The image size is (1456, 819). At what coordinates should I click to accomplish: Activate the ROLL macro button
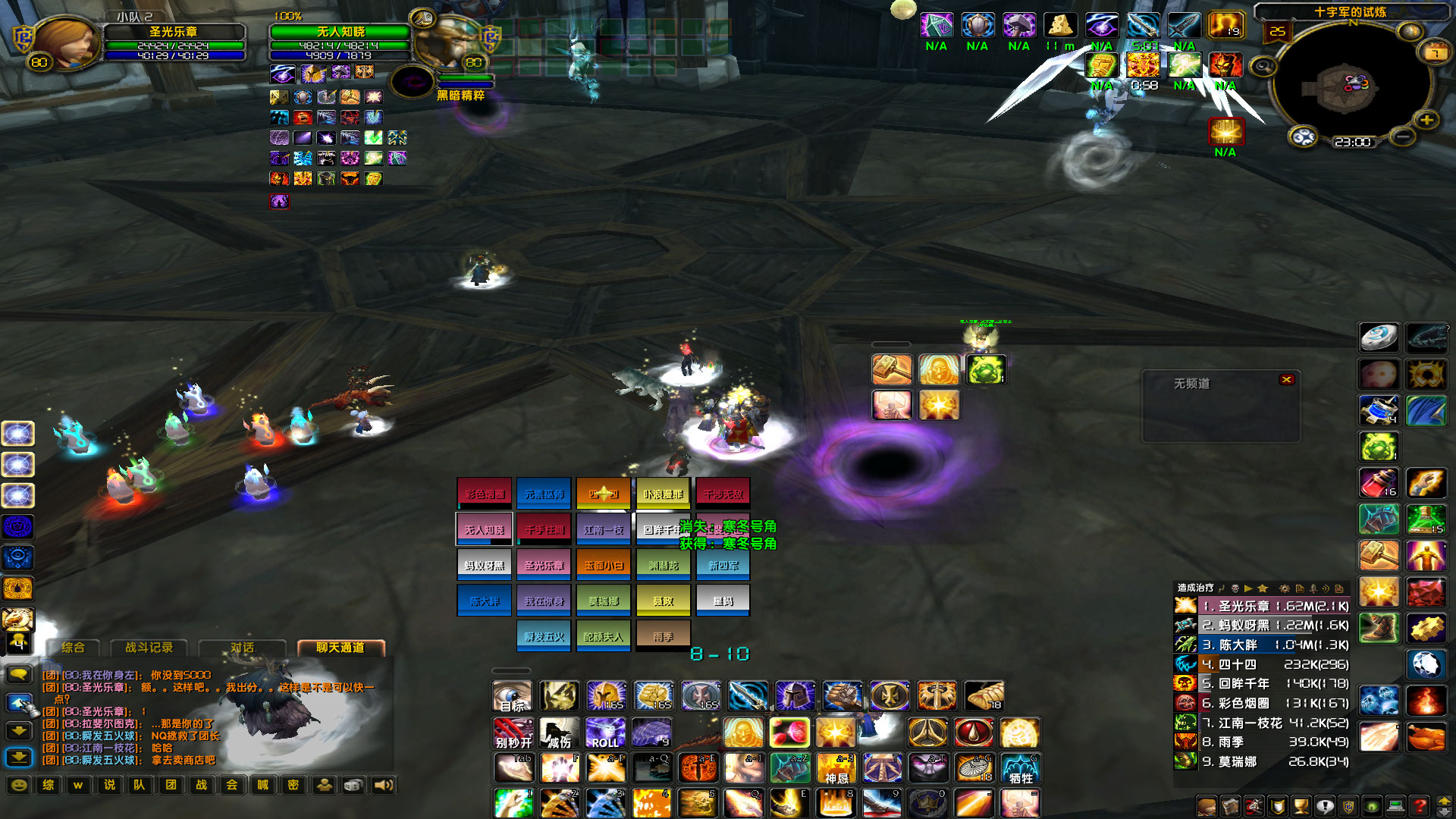(x=605, y=734)
